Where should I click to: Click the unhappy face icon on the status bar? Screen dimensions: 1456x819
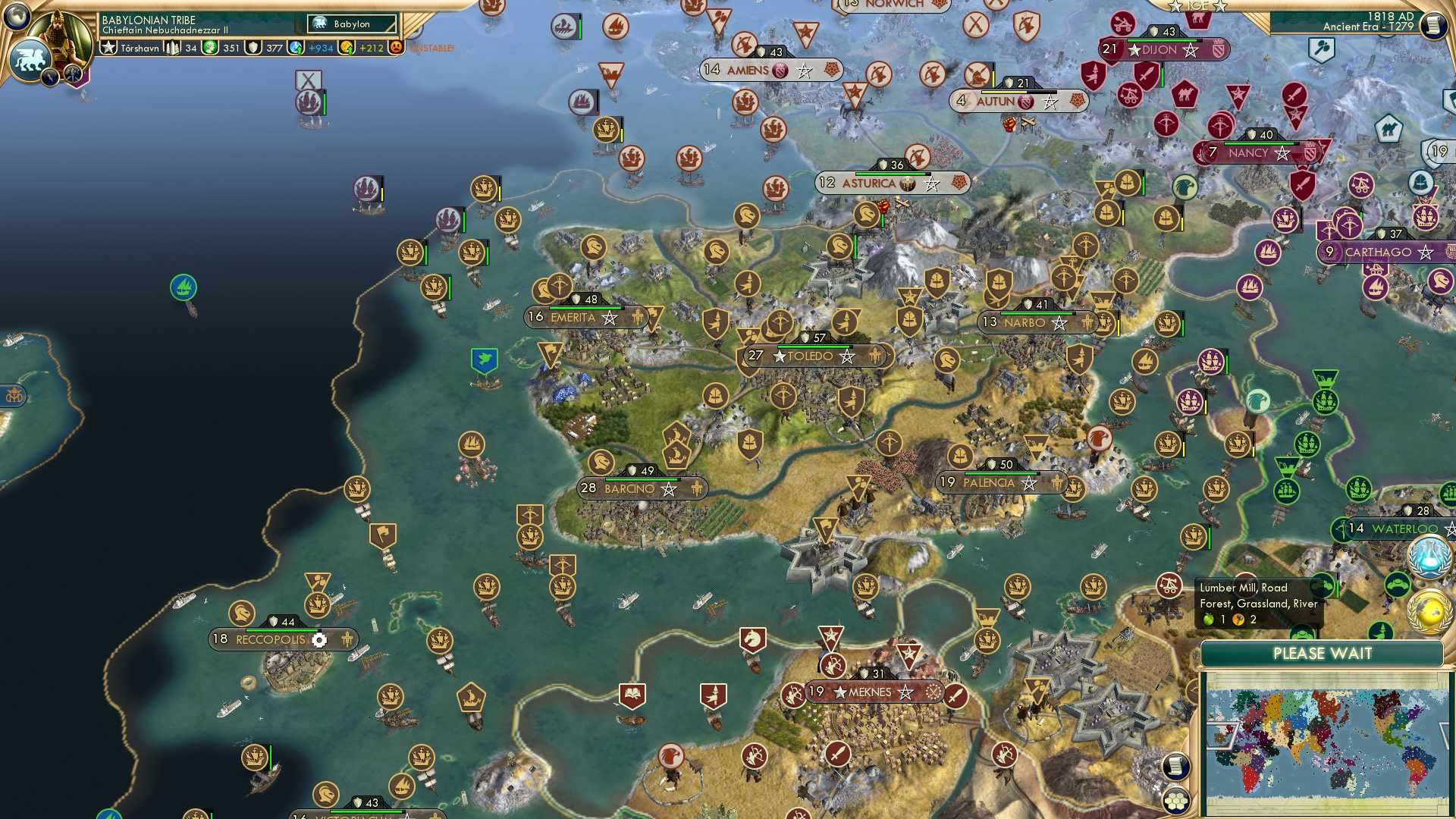(396, 49)
